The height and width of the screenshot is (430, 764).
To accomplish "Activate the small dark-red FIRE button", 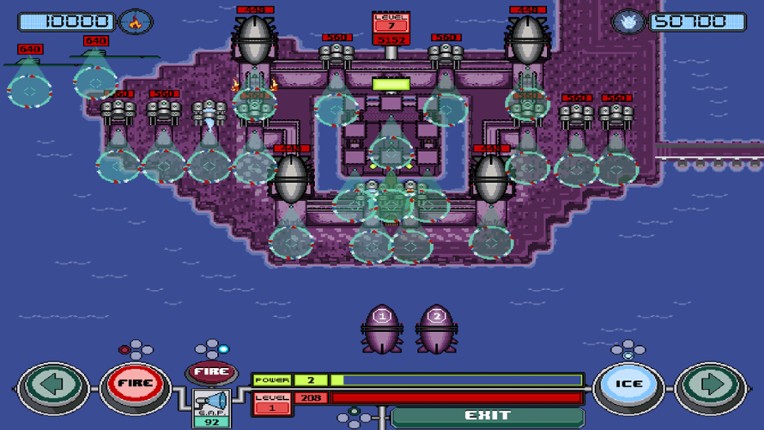I will (211, 373).
